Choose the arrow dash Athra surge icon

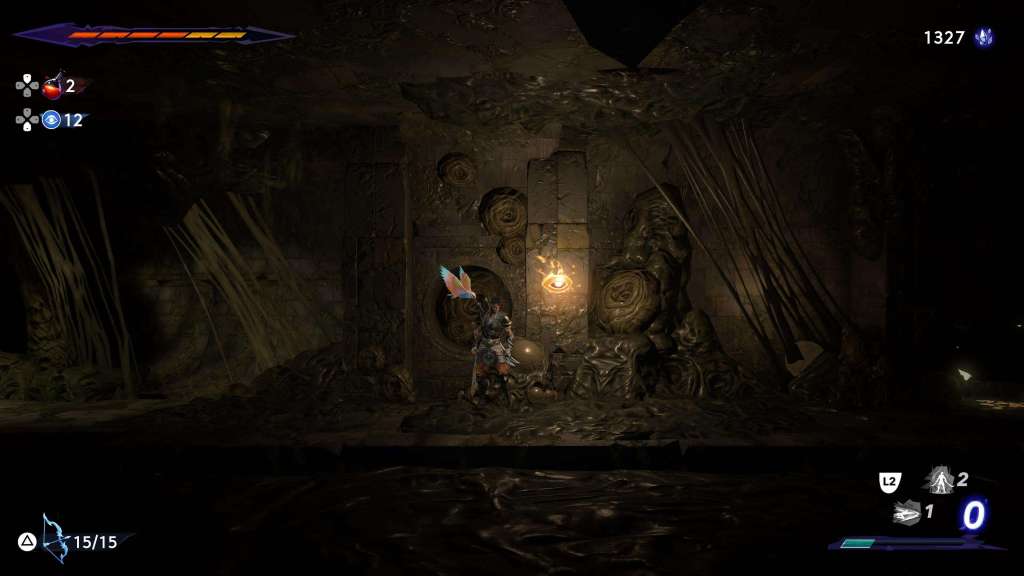pos(906,513)
